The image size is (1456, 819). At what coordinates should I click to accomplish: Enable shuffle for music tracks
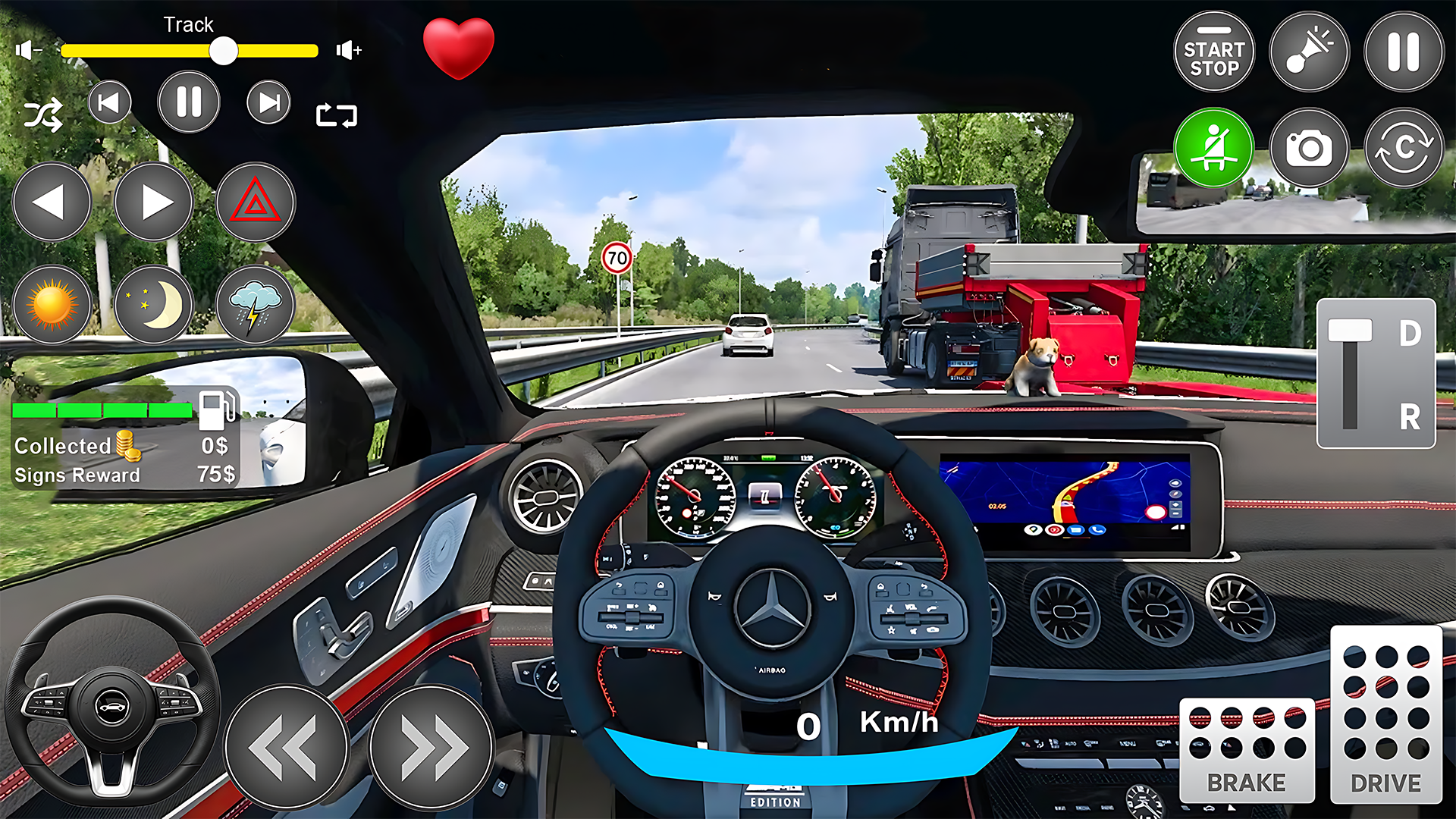point(42,116)
